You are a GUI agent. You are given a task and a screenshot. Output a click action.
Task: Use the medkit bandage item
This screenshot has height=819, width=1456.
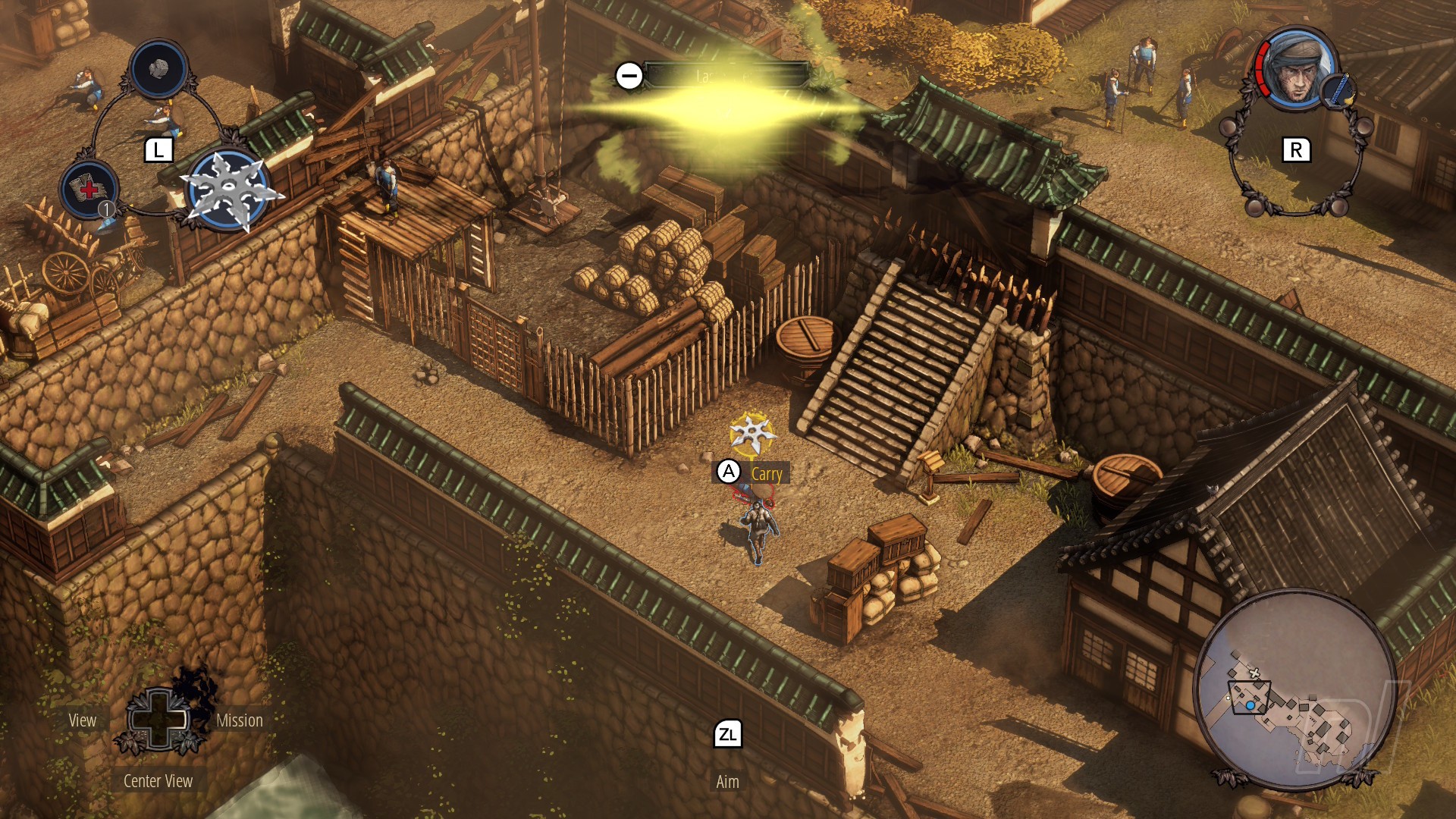click(x=89, y=190)
